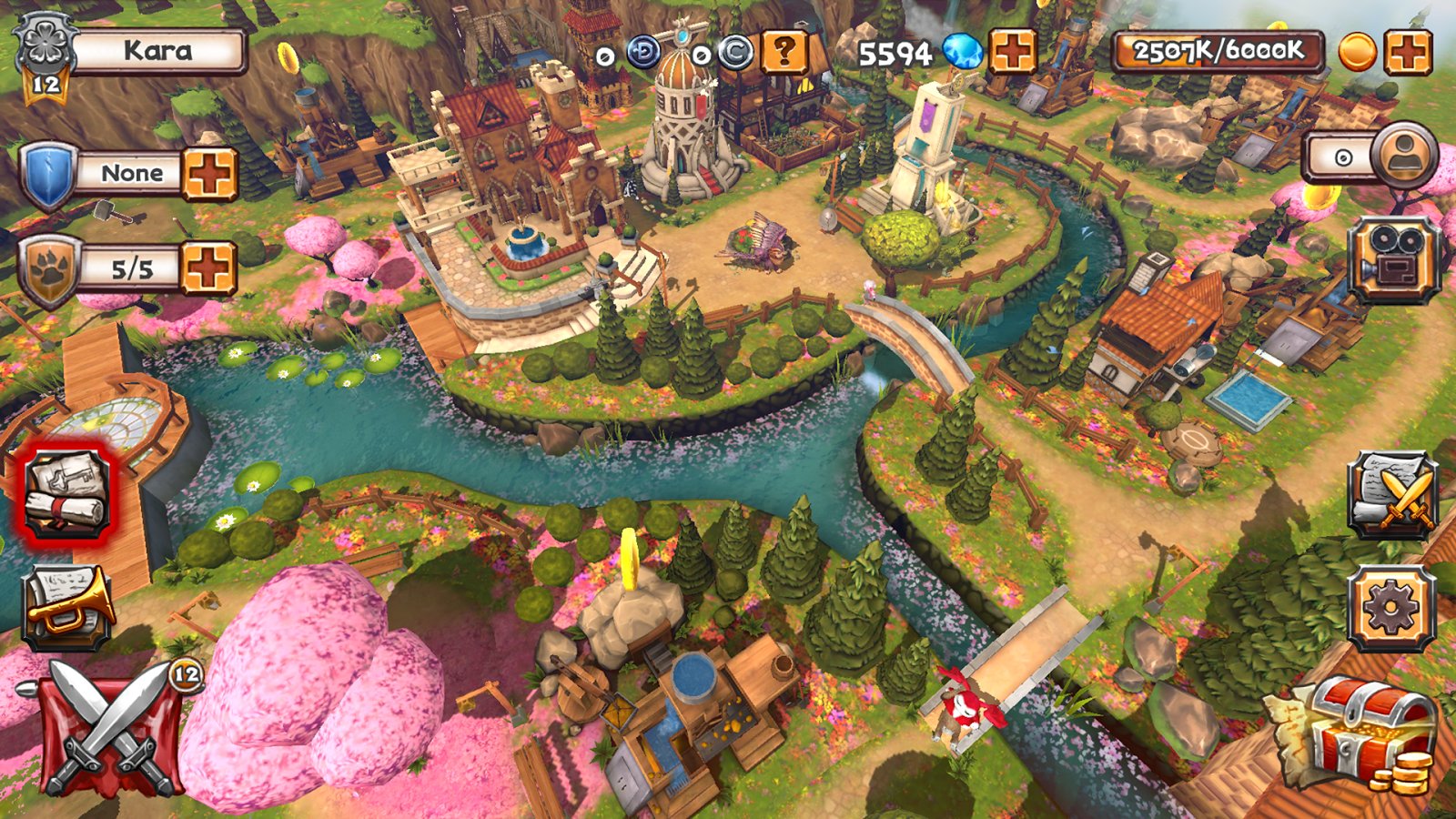Open Kara's player profile panel
The width and height of the screenshot is (1456, 819).
click(x=157, y=51)
